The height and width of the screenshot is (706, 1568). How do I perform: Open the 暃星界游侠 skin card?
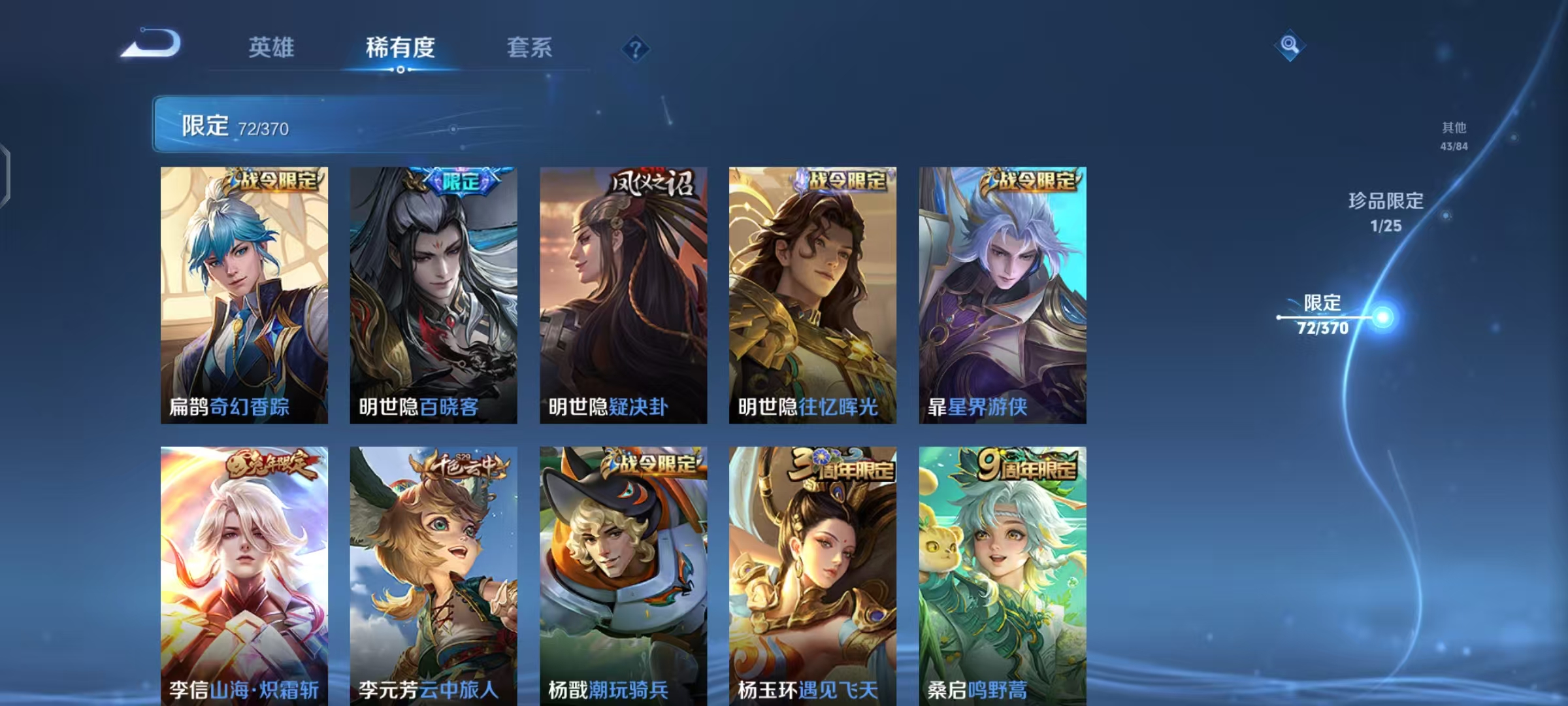tap(1003, 294)
